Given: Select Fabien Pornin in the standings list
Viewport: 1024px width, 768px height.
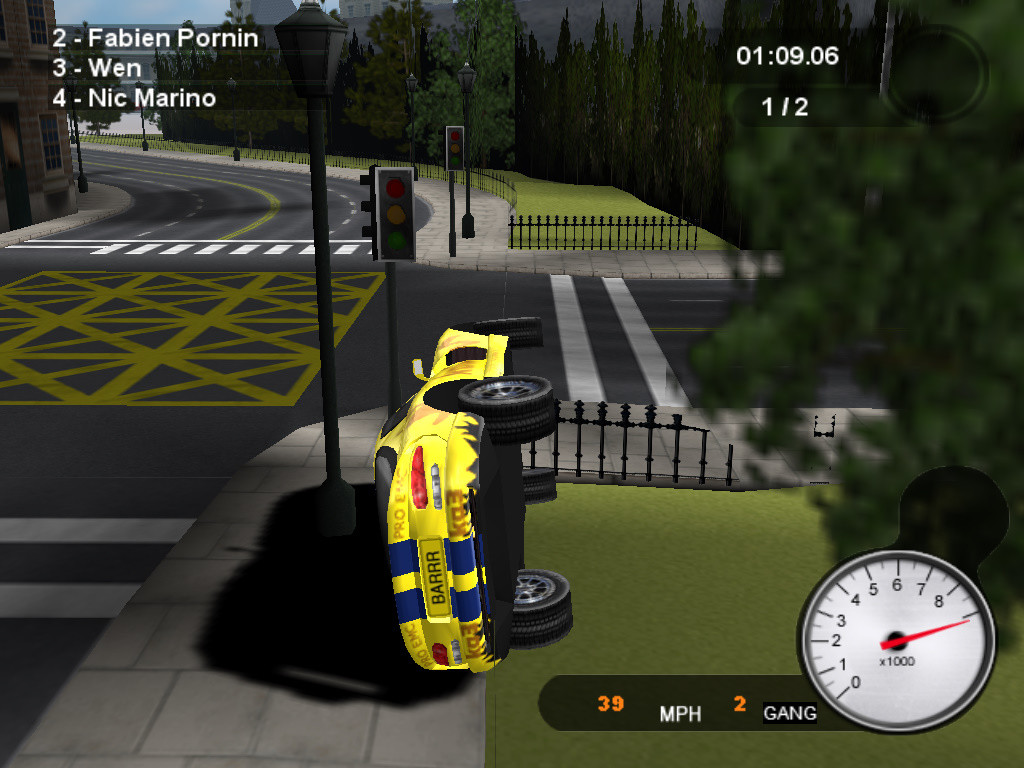Looking at the screenshot, I should pyautogui.click(x=155, y=39).
